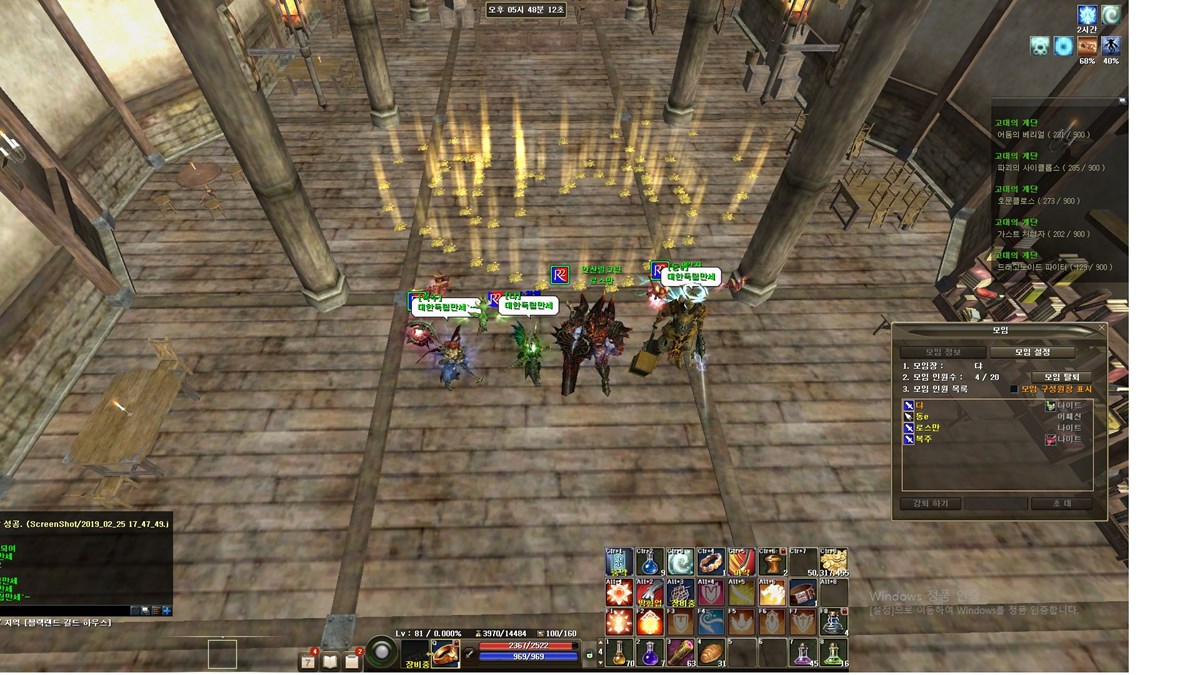Activate the gold coins pile slot
This screenshot has width=1200, height=675.
pyautogui.click(x=832, y=562)
